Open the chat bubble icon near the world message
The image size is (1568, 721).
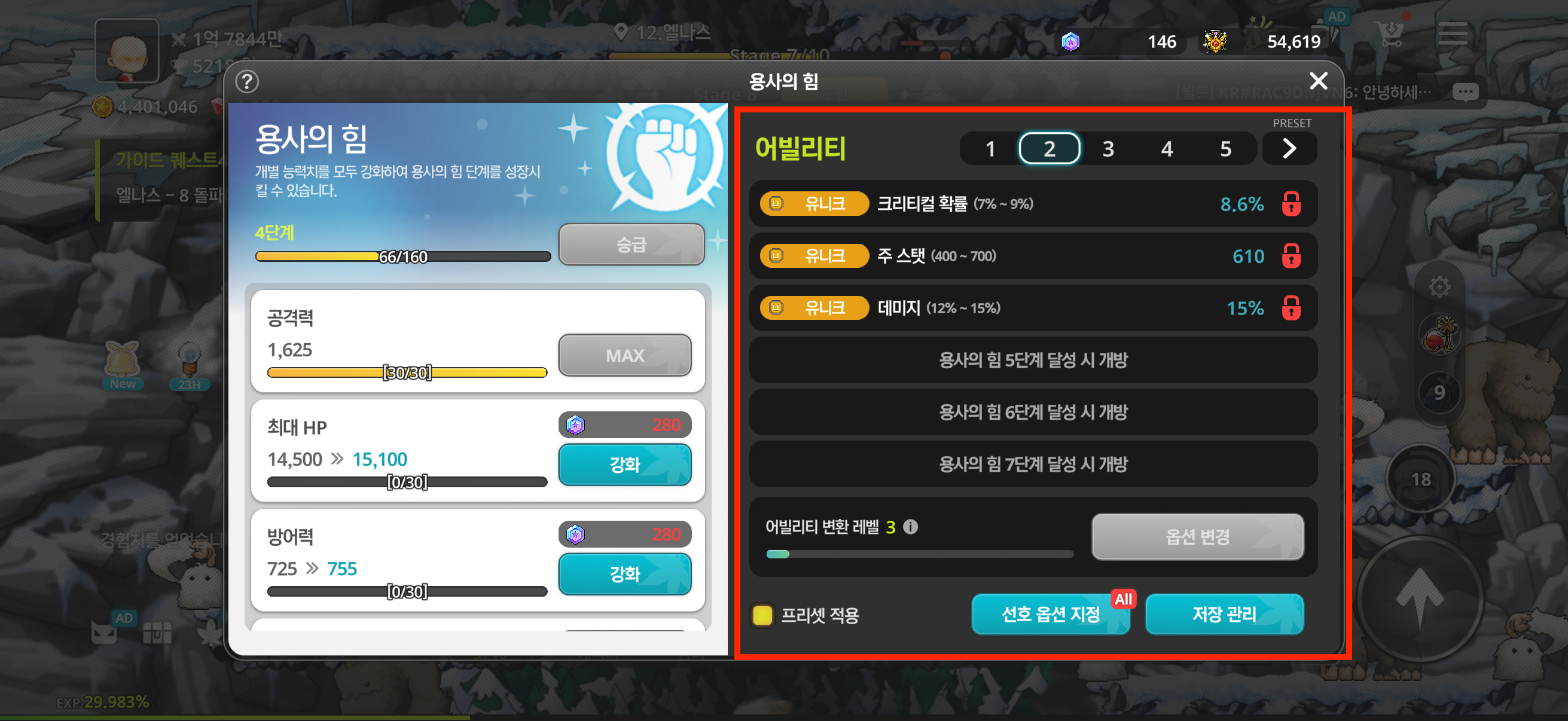1466,91
